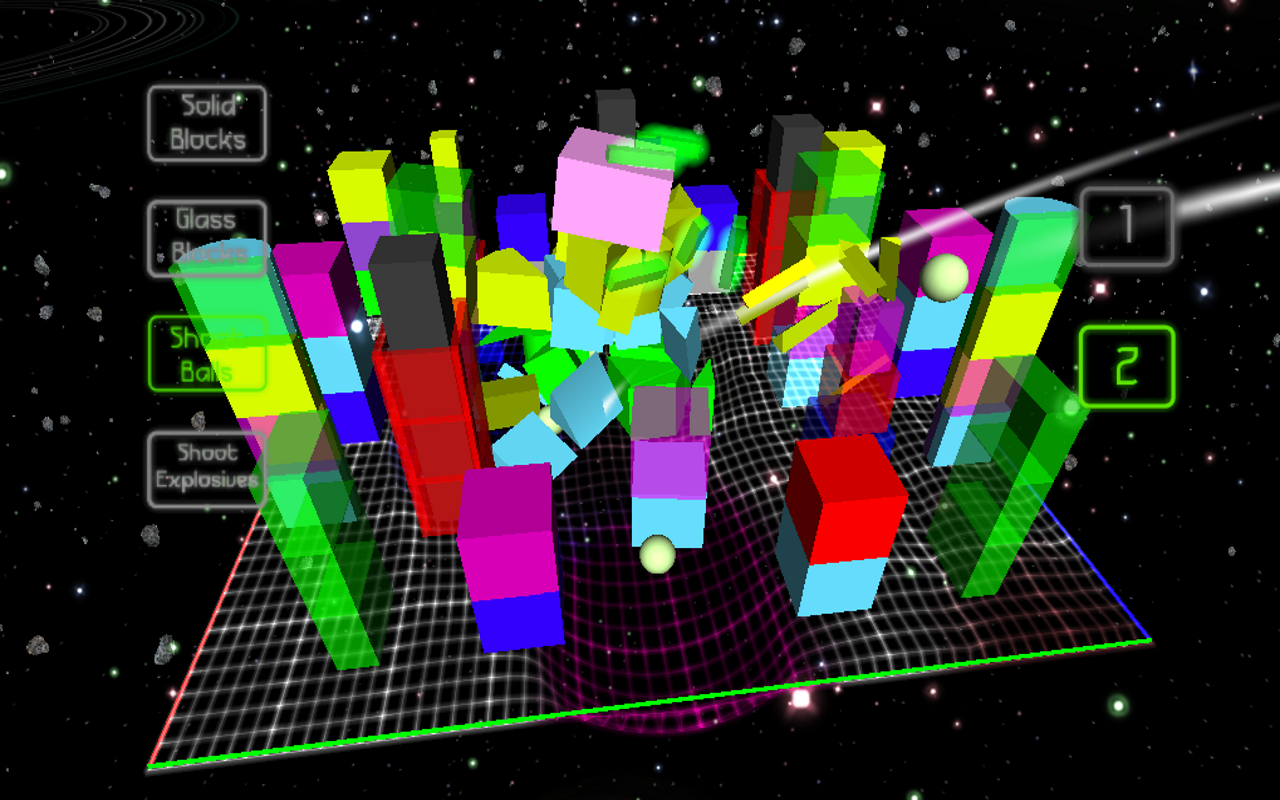Enable the Shoot Balls mode
This screenshot has width=1280, height=800.
(x=205, y=351)
